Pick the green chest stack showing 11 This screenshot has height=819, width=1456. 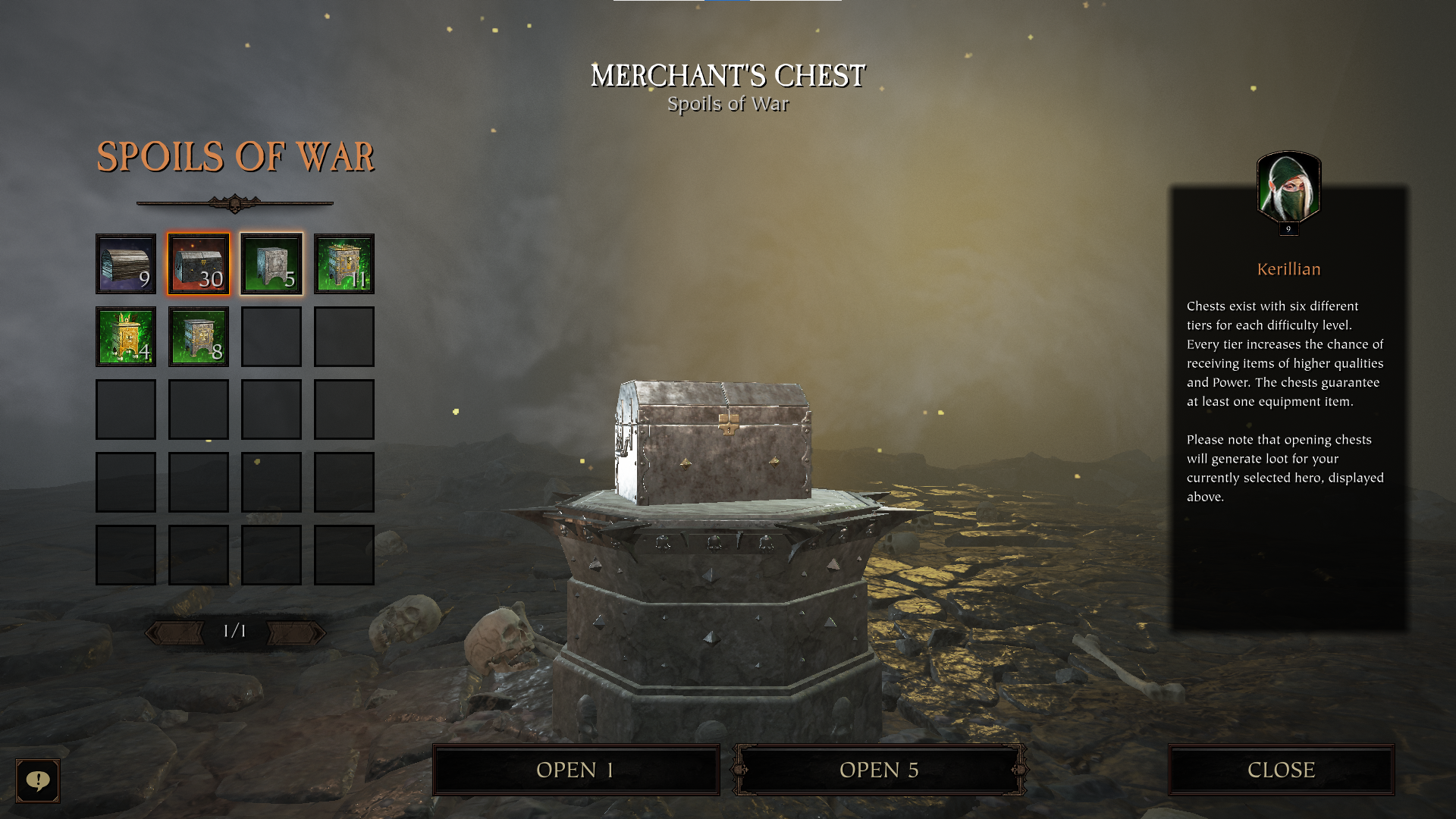click(x=344, y=264)
